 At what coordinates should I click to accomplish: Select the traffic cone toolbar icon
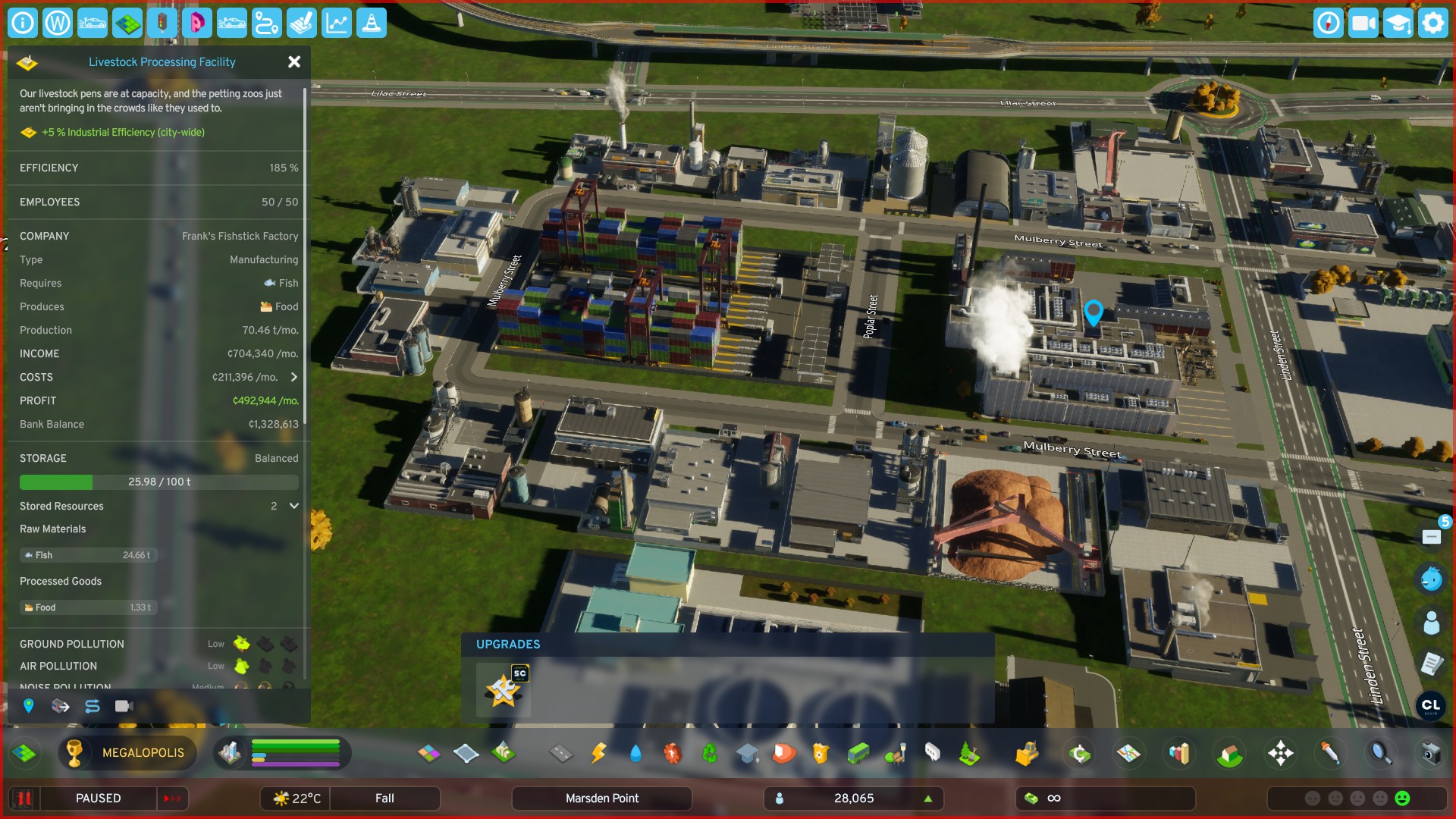coord(371,24)
